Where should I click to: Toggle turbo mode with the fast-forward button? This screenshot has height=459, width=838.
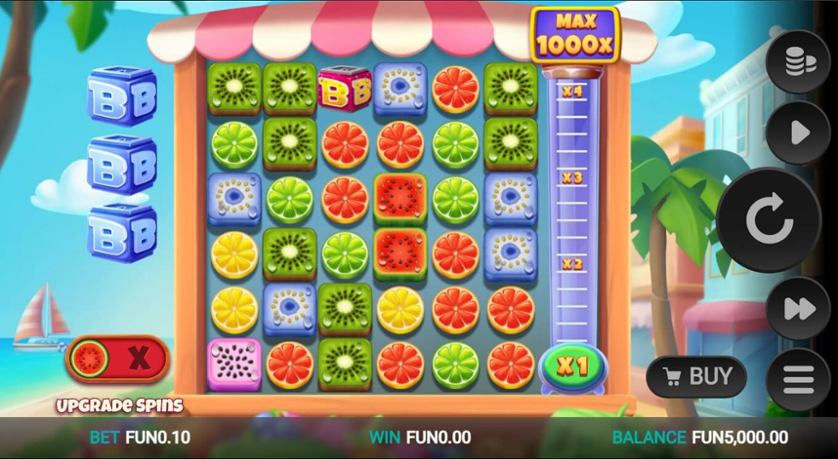[798, 309]
